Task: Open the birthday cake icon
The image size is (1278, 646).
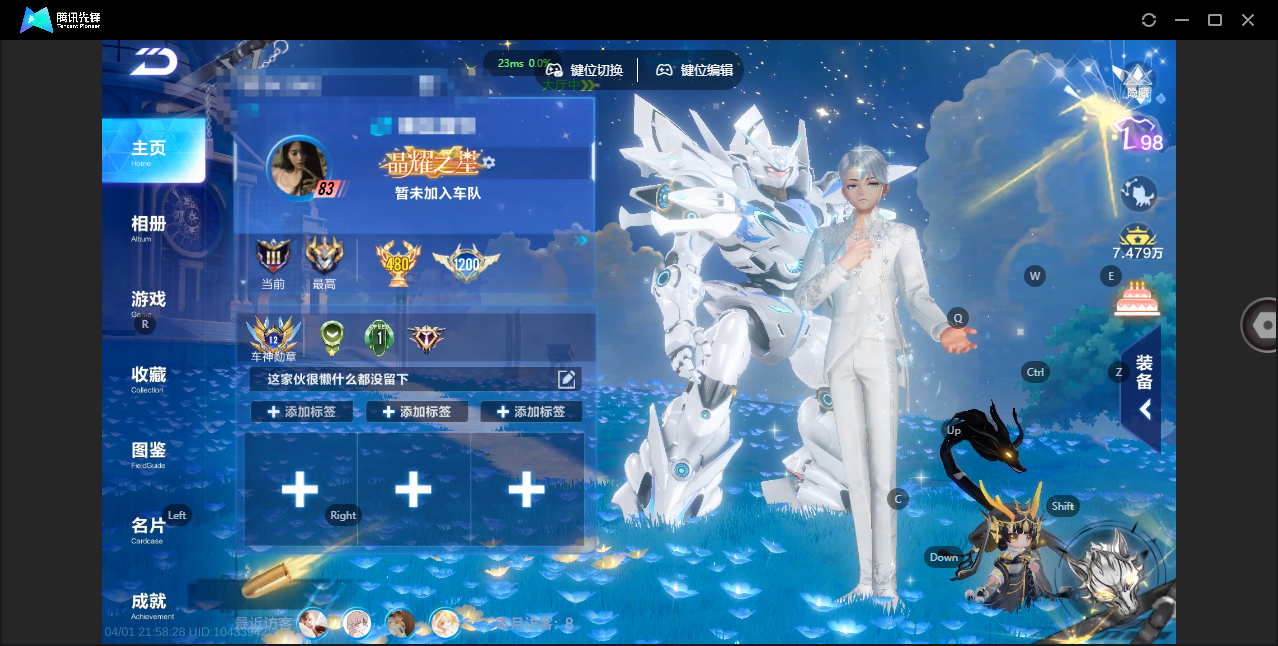Action: 1136,298
